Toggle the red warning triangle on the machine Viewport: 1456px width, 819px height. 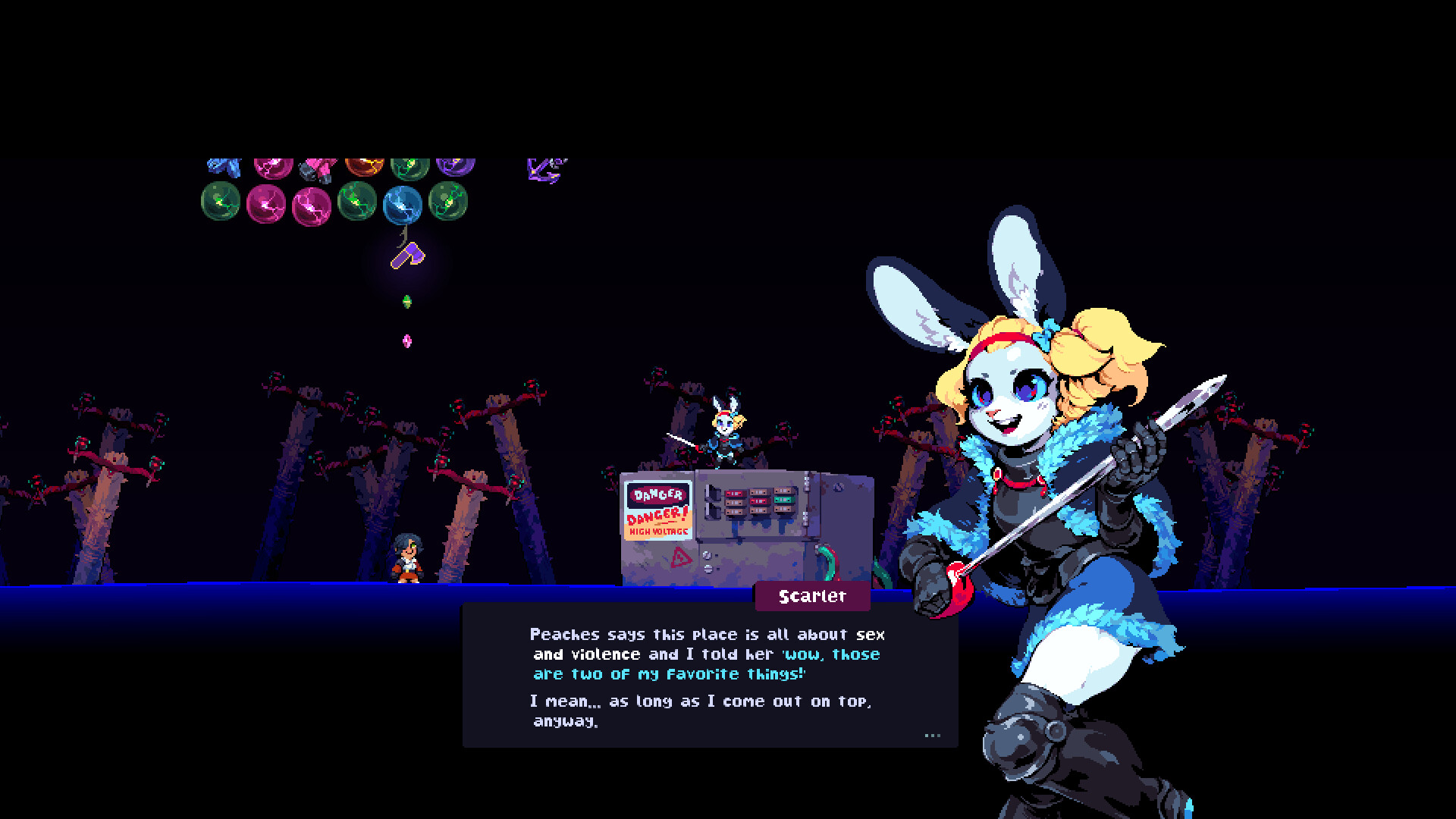coord(681,558)
